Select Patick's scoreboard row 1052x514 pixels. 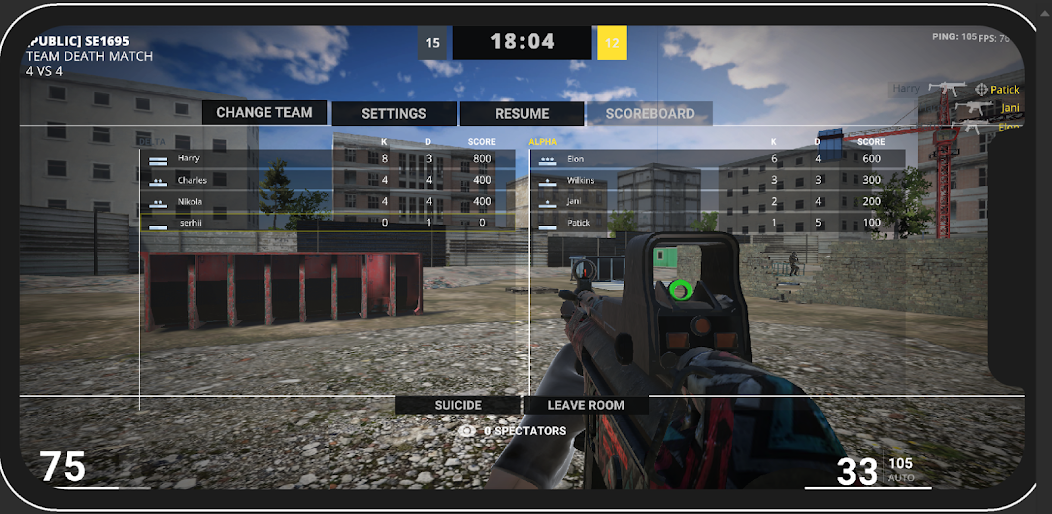718,223
